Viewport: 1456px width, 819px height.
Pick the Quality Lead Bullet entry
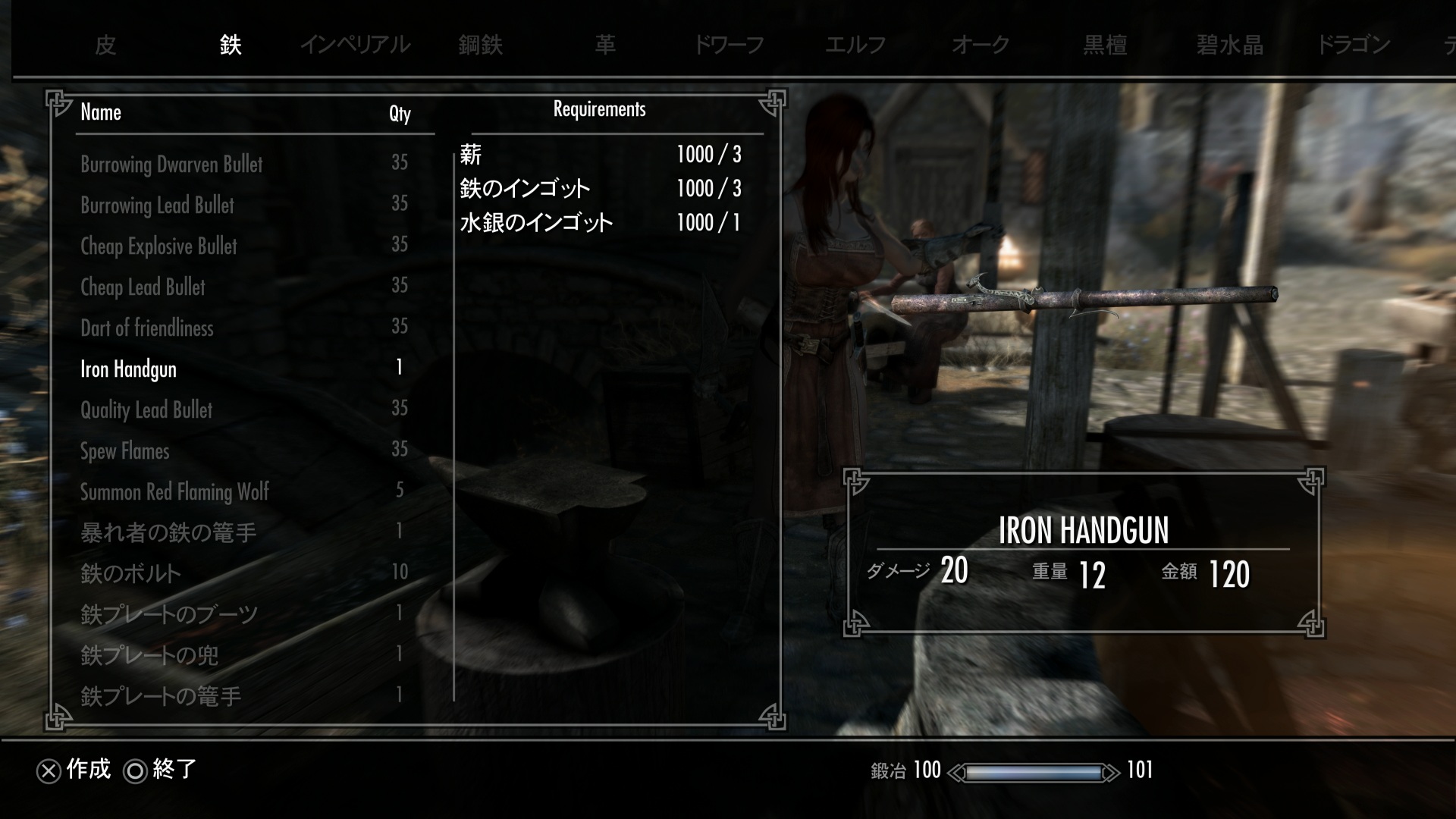pos(146,410)
